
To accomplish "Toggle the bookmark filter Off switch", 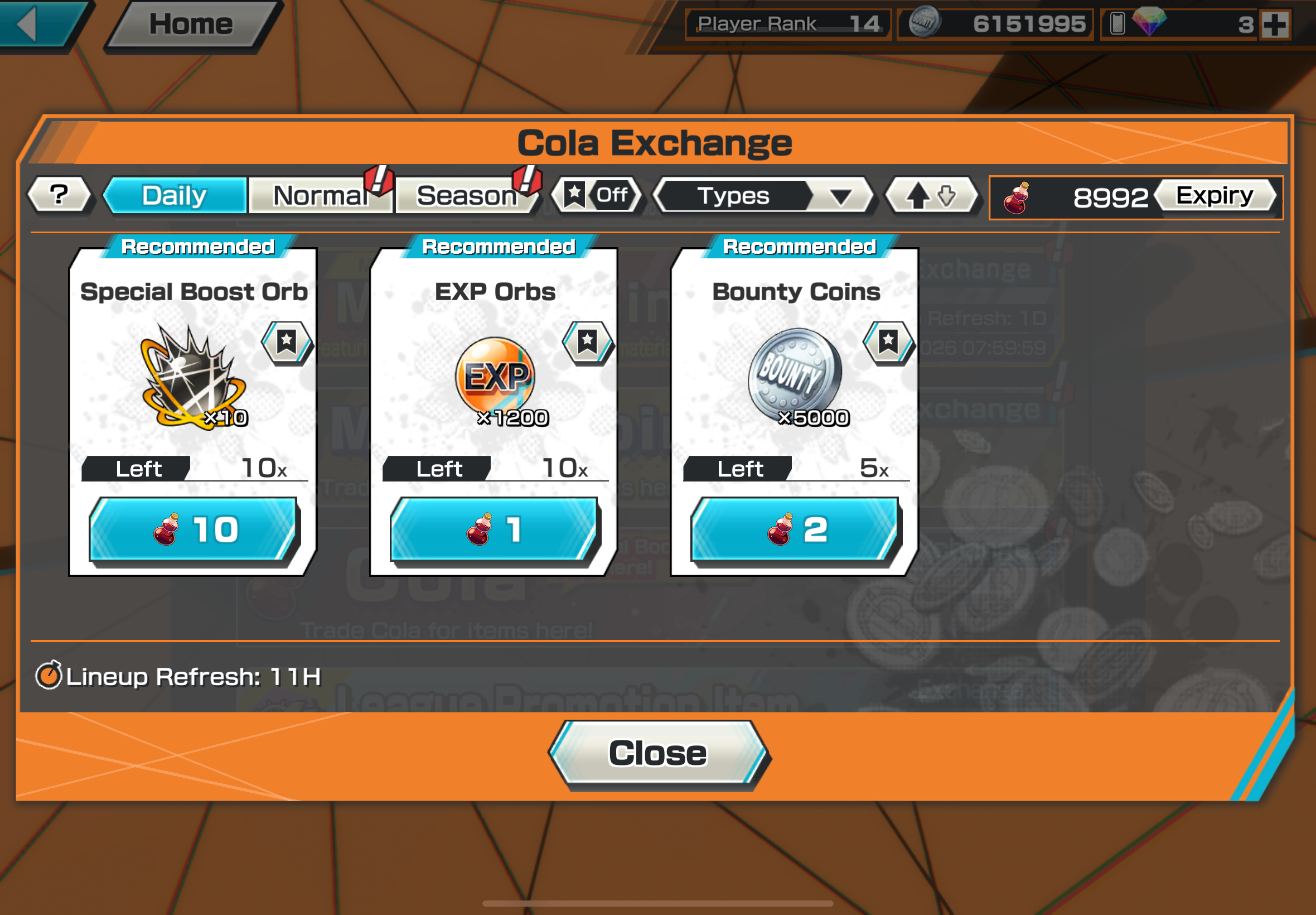I will tap(597, 195).
